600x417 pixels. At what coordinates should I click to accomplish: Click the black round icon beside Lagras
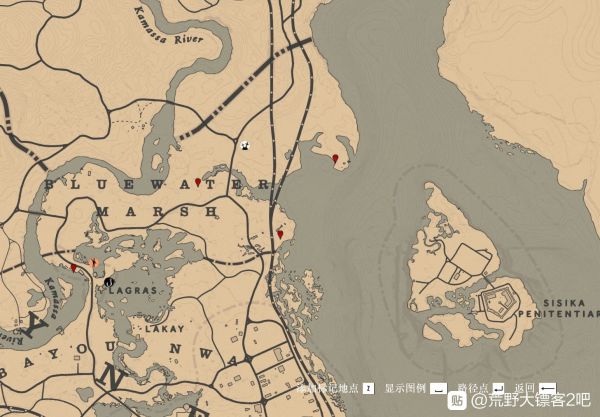(108, 282)
